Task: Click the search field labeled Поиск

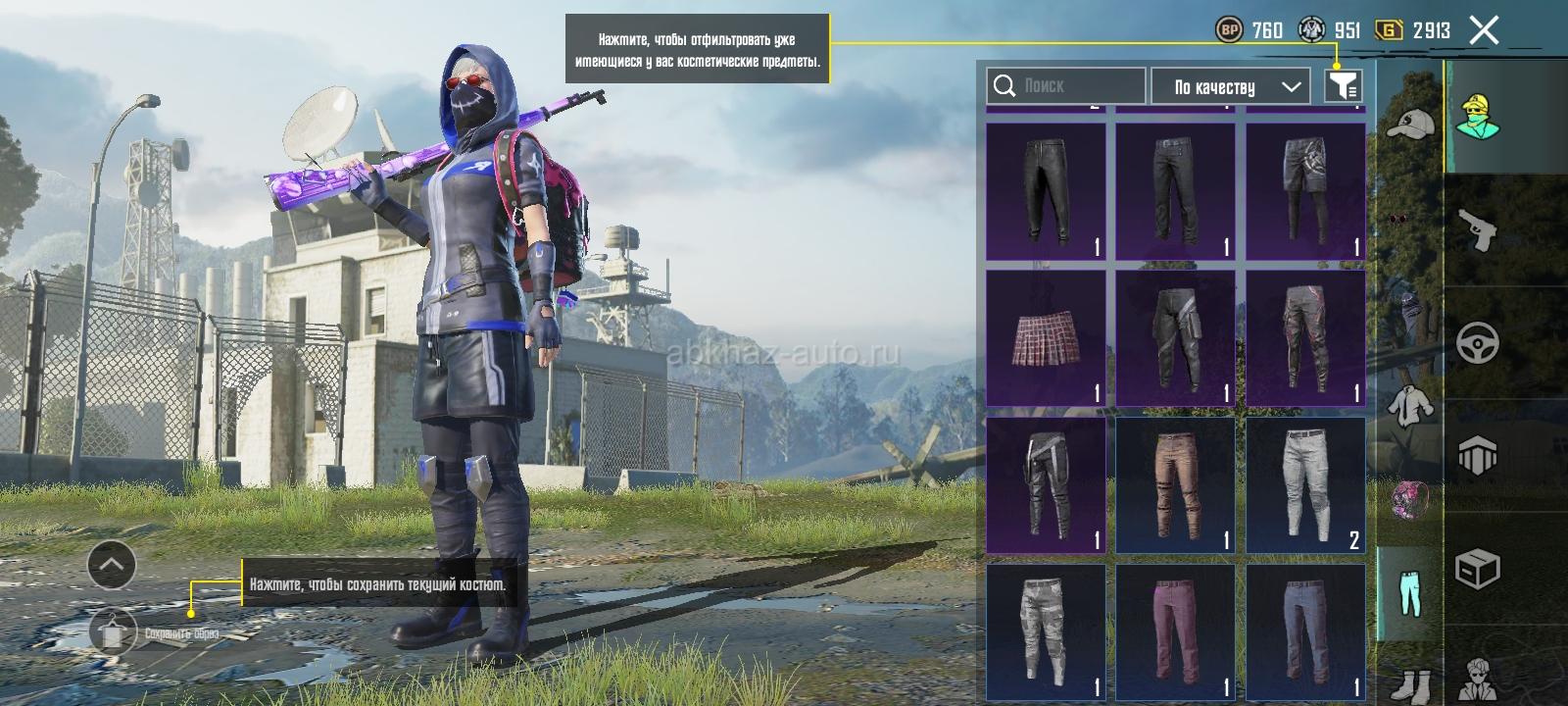Action: (1066, 86)
